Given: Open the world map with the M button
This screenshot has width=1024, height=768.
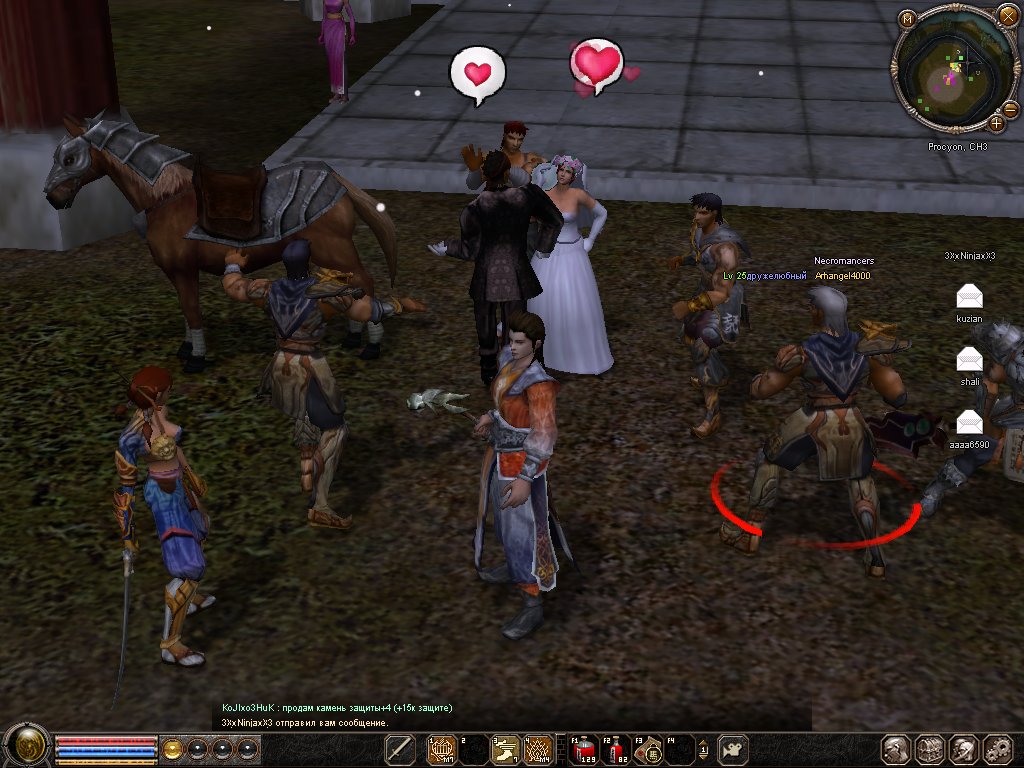Looking at the screenshot, I should pyautogui.click(x=907, y=19).
